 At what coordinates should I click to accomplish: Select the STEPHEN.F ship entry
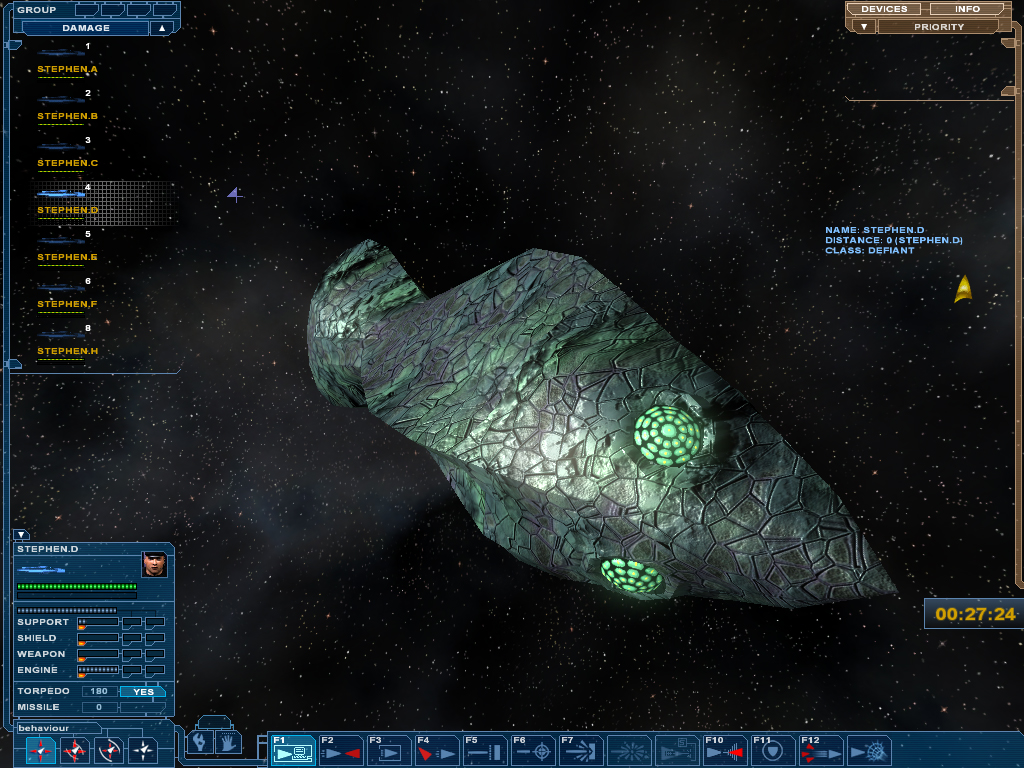[x=67, y=304]
